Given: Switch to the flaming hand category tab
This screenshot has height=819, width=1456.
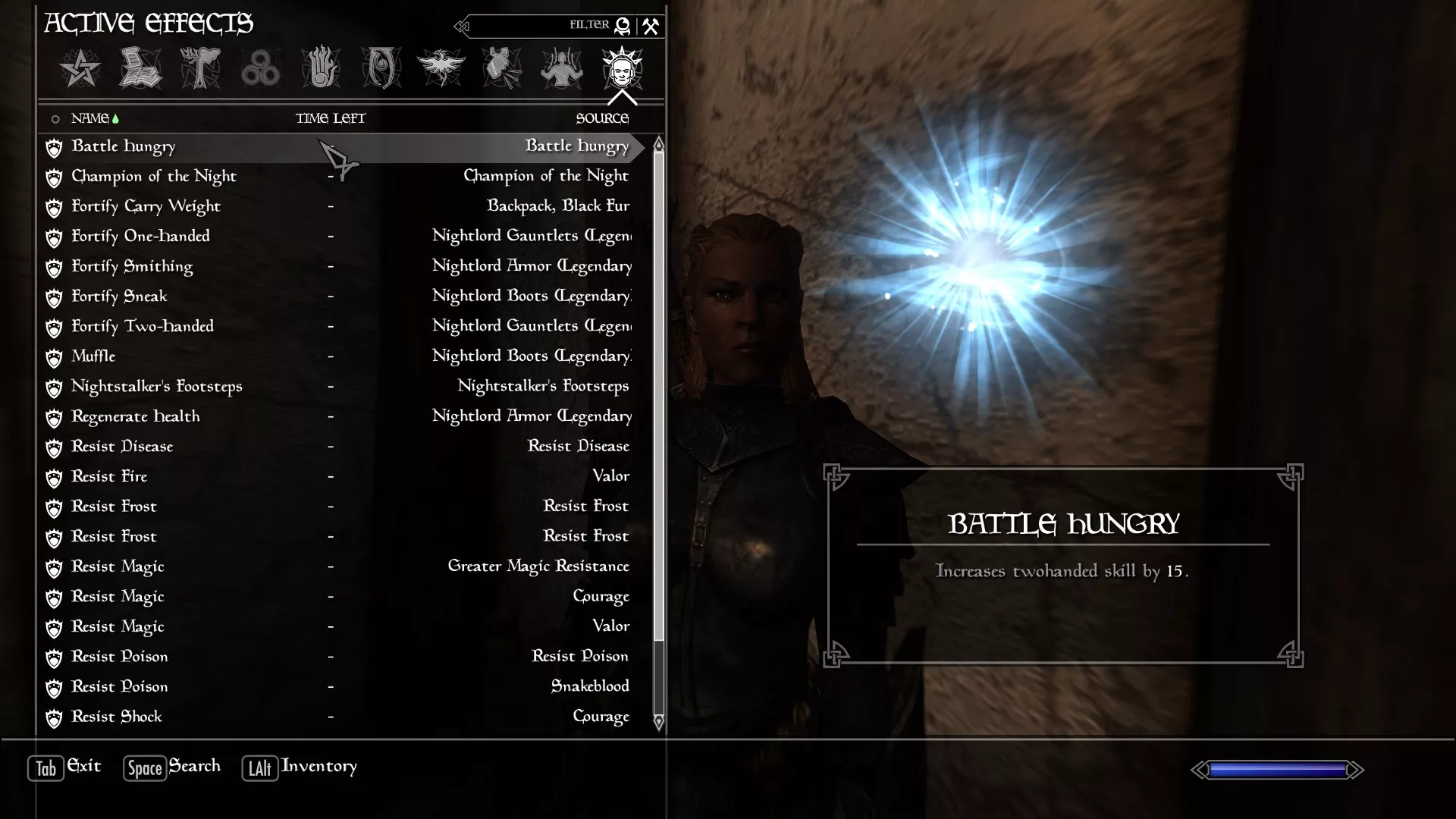Looking at the screenshot, I should tap(320, 69).
